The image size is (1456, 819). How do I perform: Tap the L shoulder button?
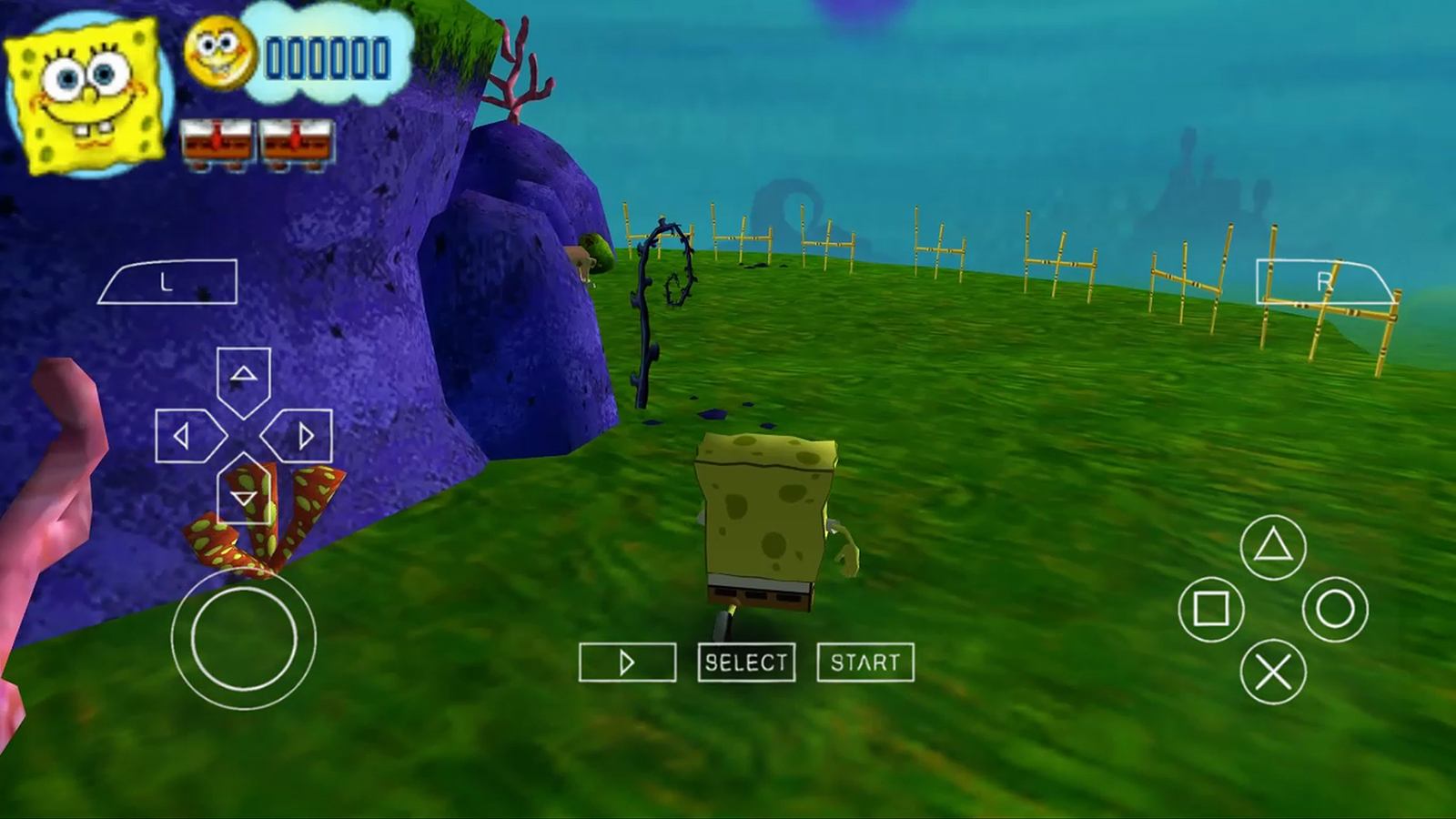pos(167,282)
